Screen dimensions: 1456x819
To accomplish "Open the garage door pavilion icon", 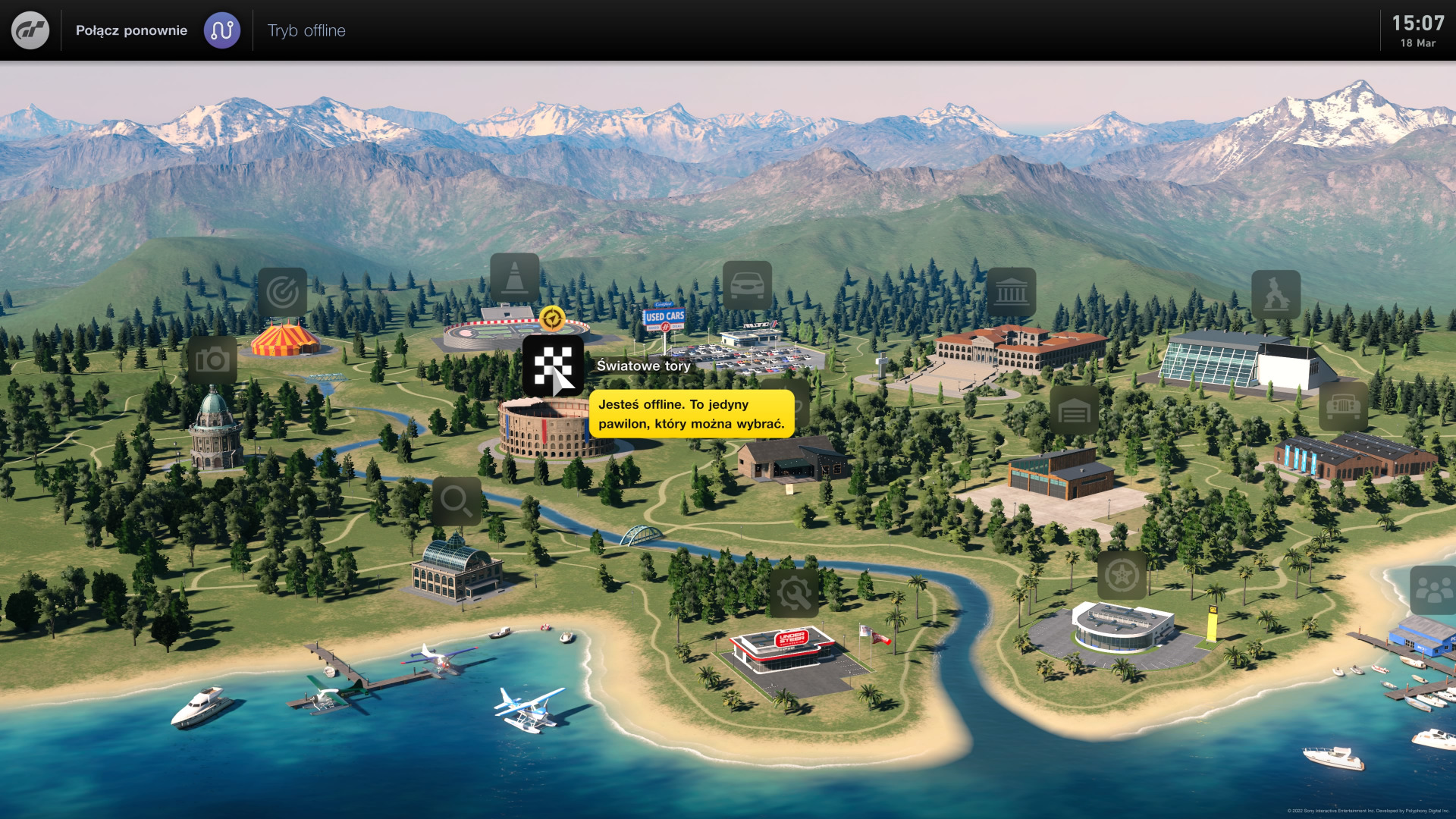I will click(x=1074, y=410).
